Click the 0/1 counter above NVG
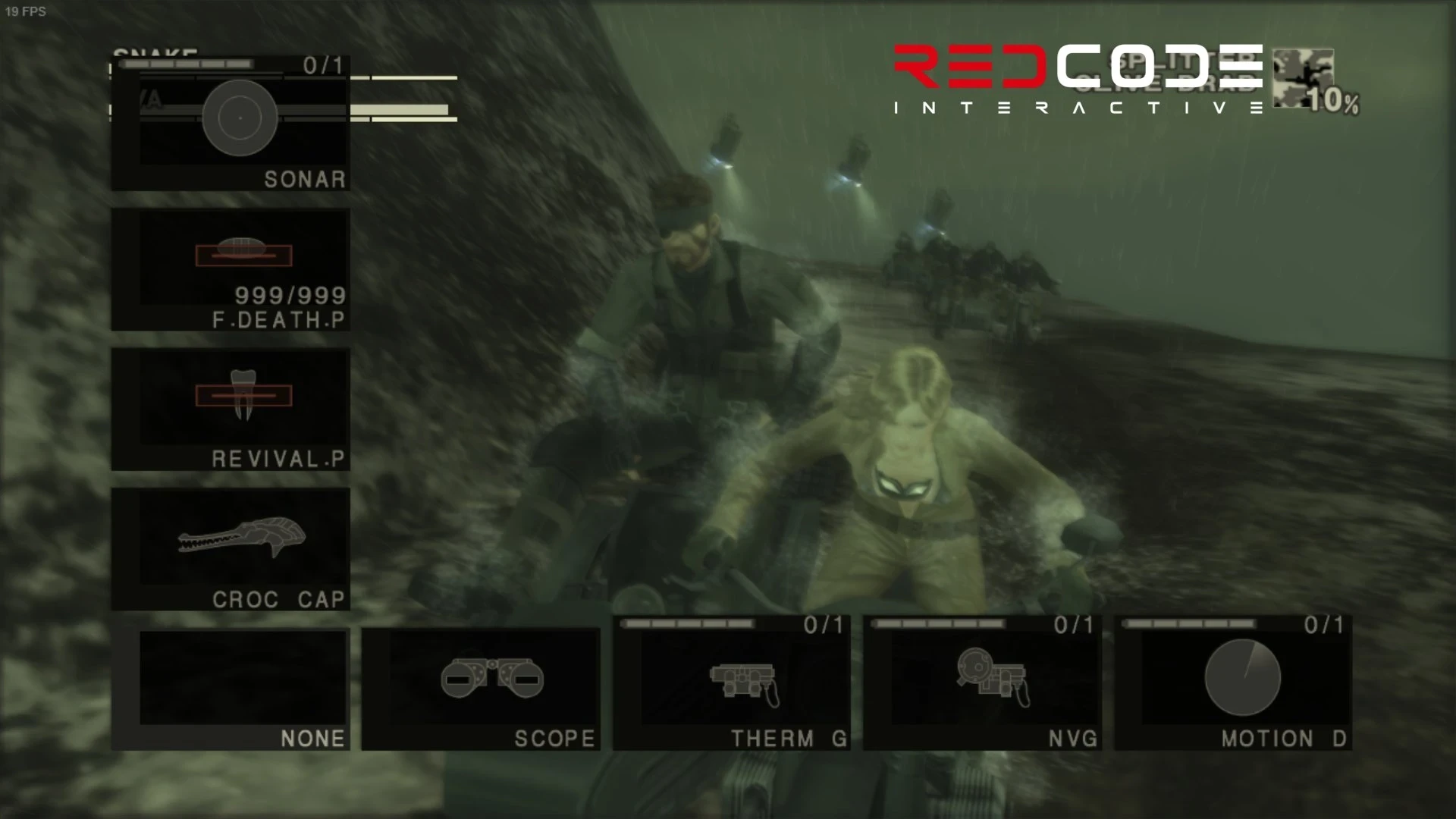Viewport: 1456px width, 819px height. coord(1072,626)
